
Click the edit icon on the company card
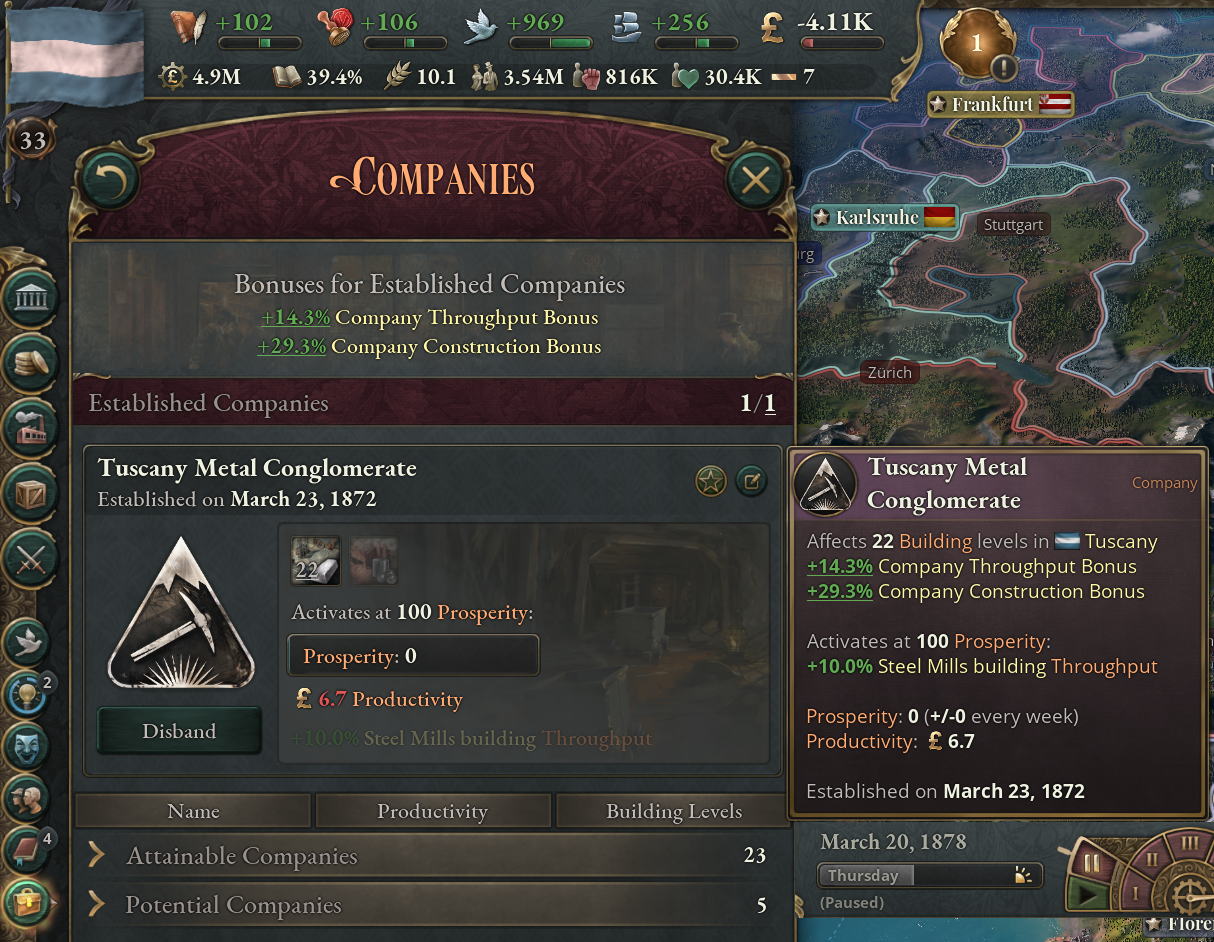(x=750, y=482)
